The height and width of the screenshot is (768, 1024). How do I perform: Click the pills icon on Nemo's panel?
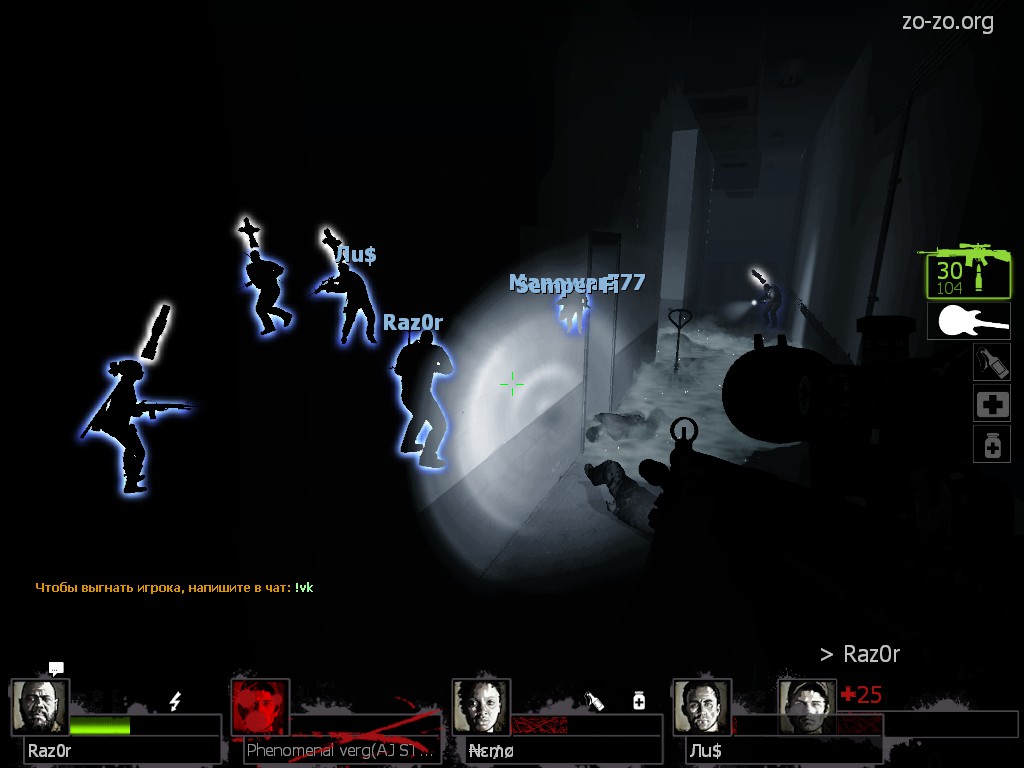pos(639,701)
